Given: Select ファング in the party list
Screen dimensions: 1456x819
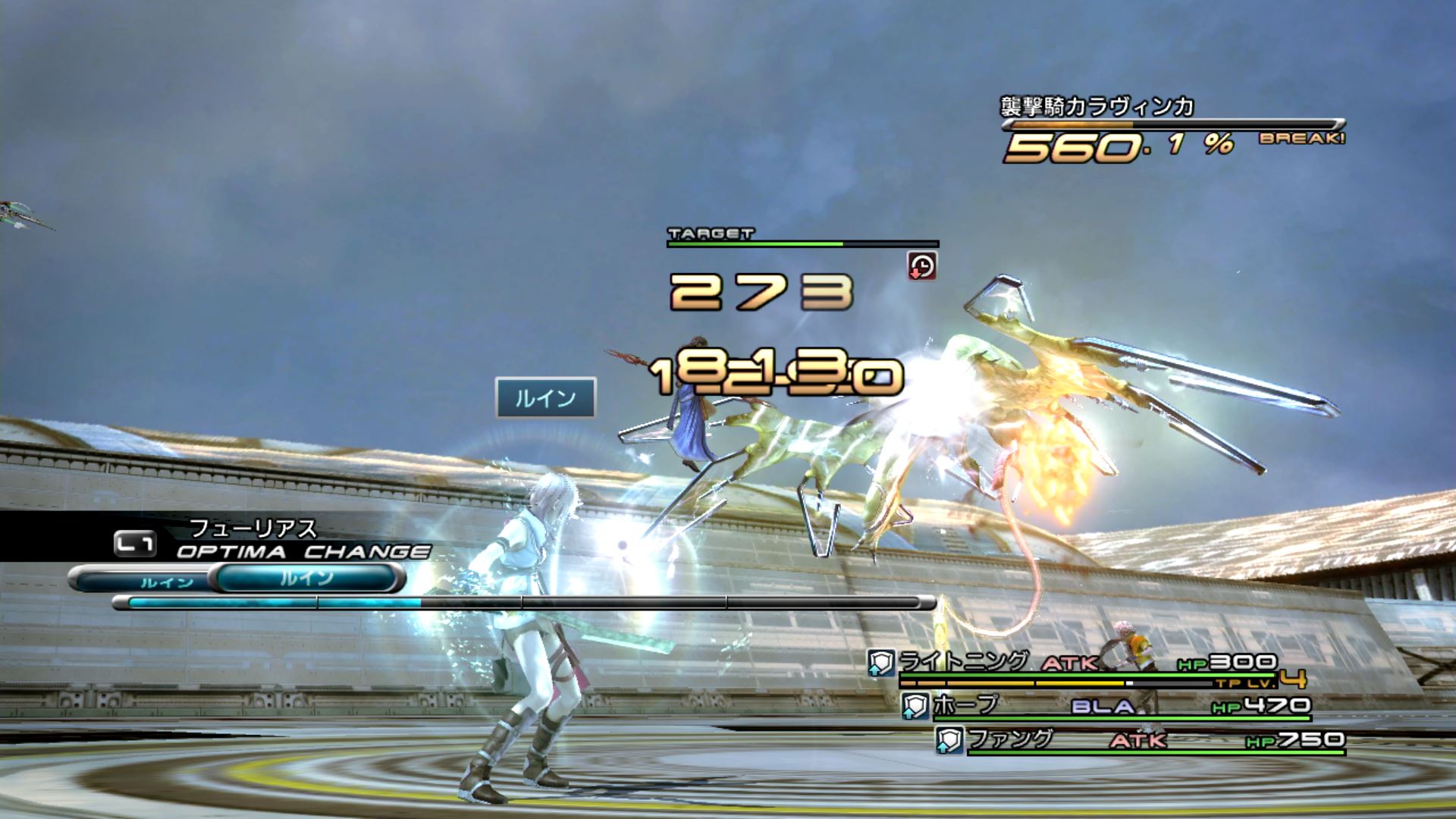Looking at the screenshot, I should tap(1010, 739).
